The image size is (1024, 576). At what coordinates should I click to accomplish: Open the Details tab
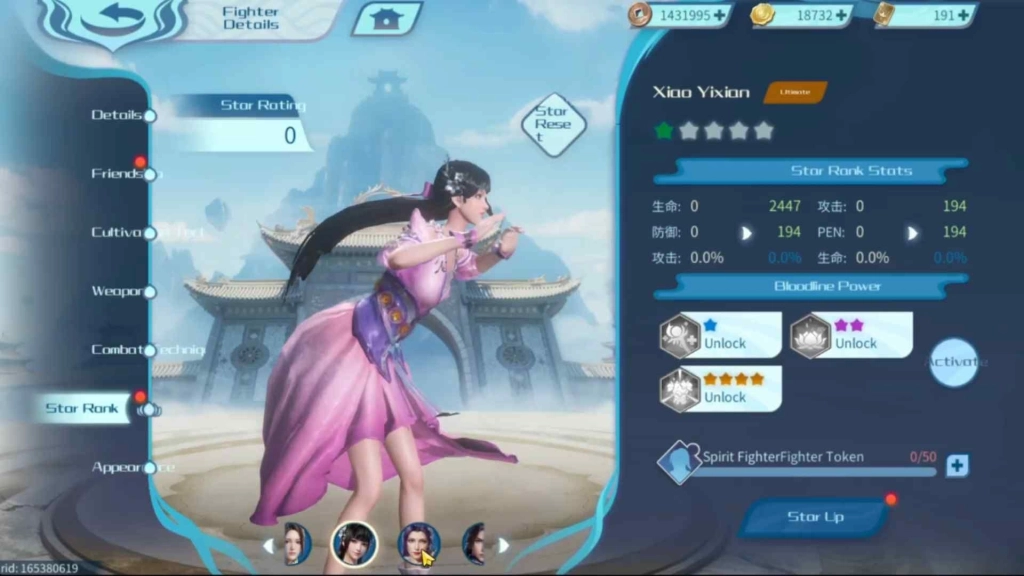pos(118,115)
